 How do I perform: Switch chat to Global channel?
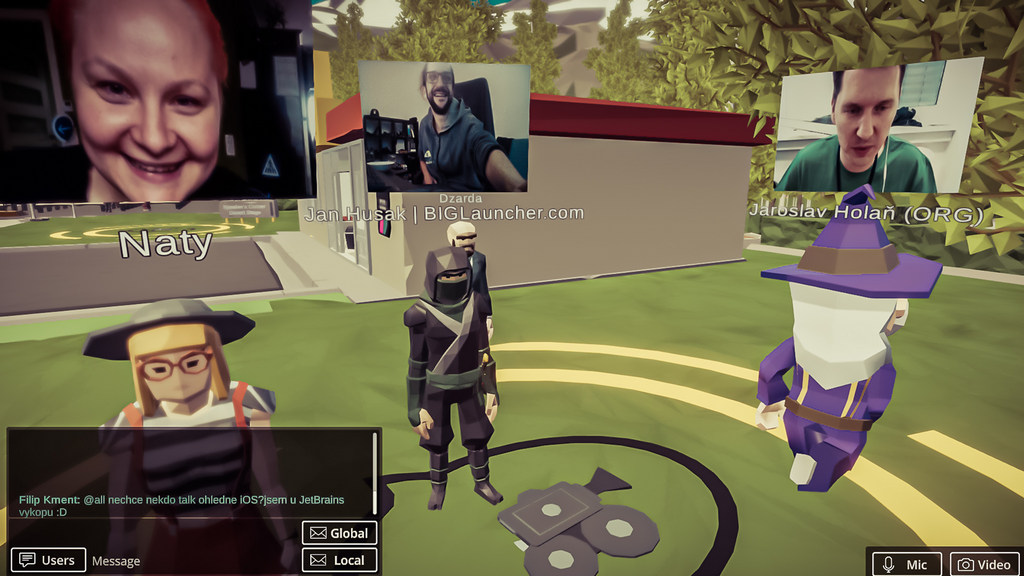pyautogui.click(x=340, y=533)
